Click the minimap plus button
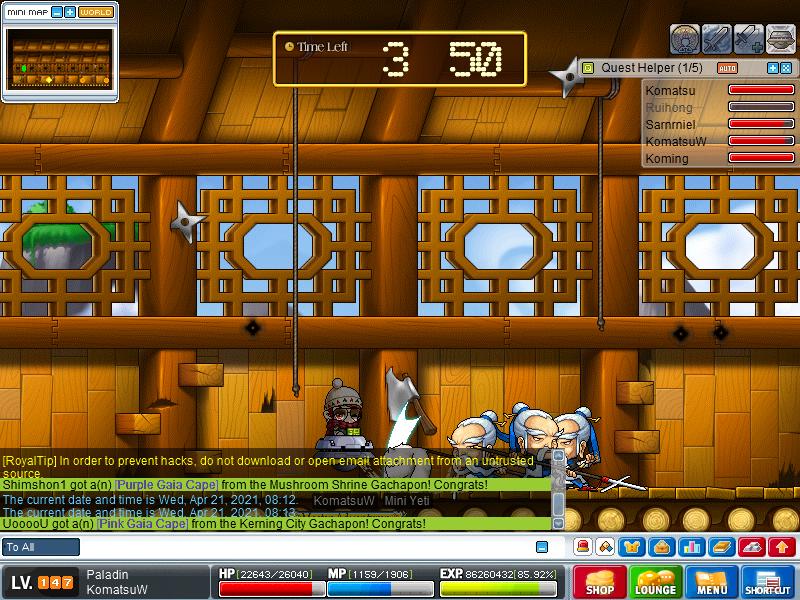Screen dimensions: 800x600 click(69, 12)
